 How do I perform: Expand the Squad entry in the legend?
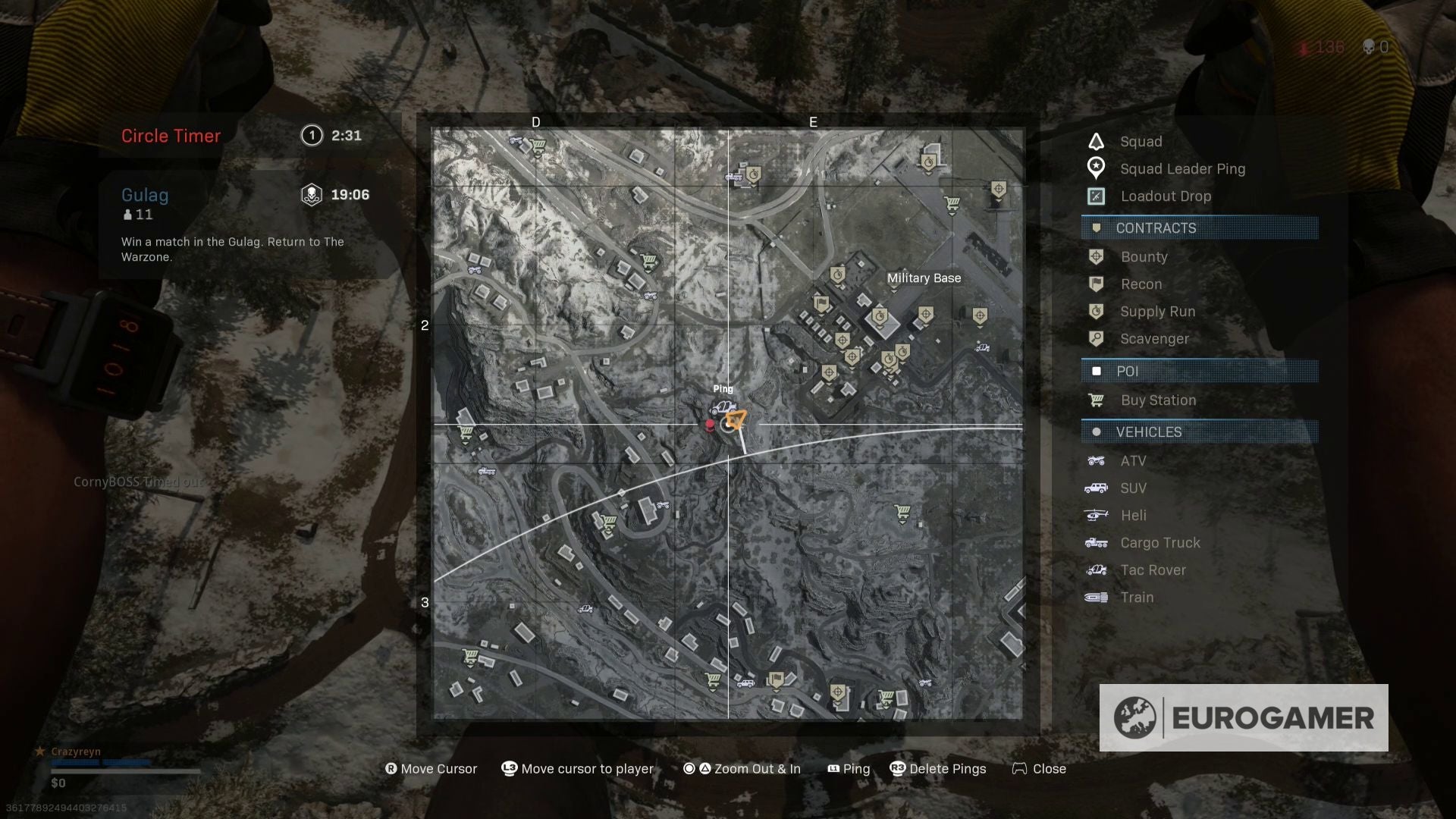click(1097, 141)
